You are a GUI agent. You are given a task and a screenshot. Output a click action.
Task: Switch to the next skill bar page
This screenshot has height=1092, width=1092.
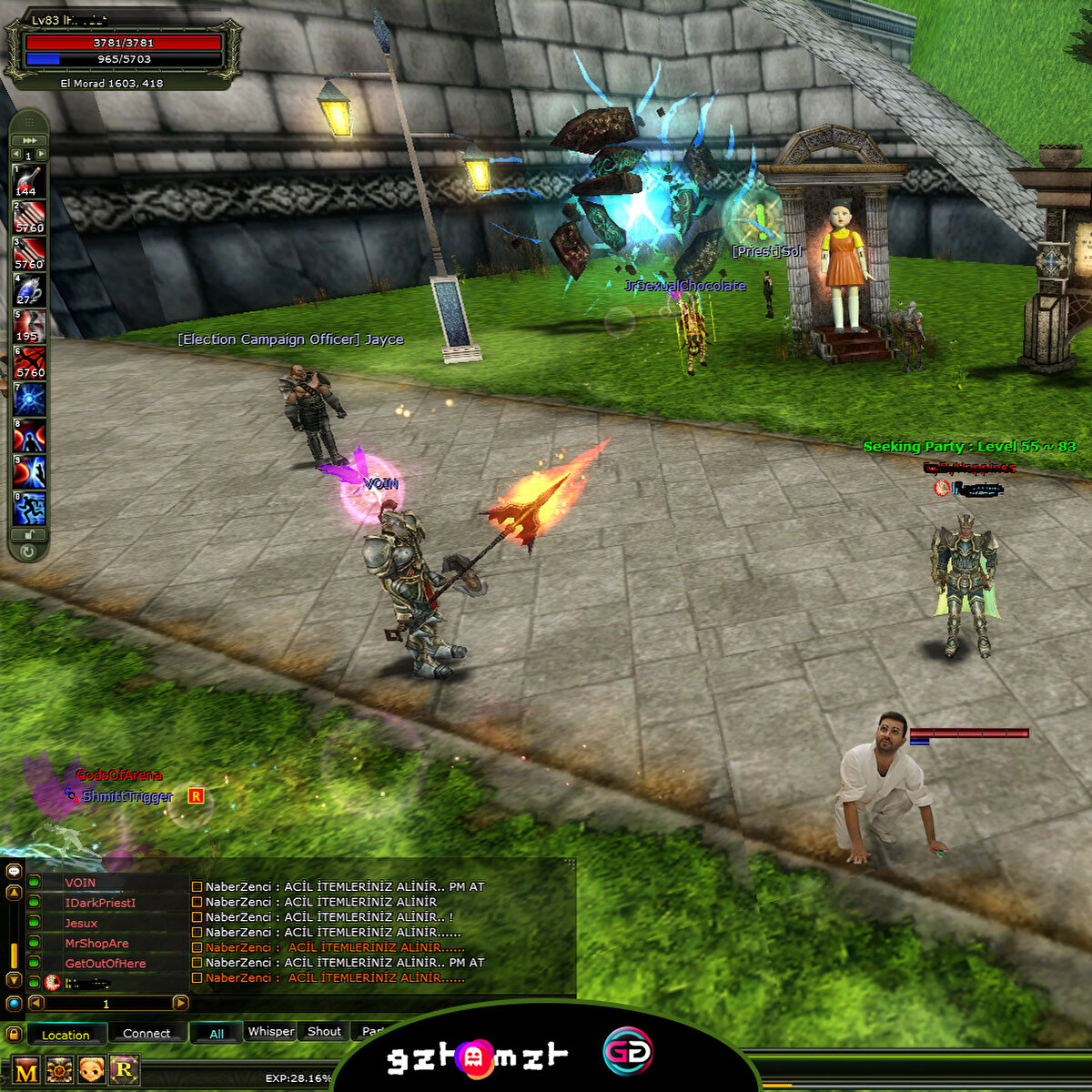(42, 155)
